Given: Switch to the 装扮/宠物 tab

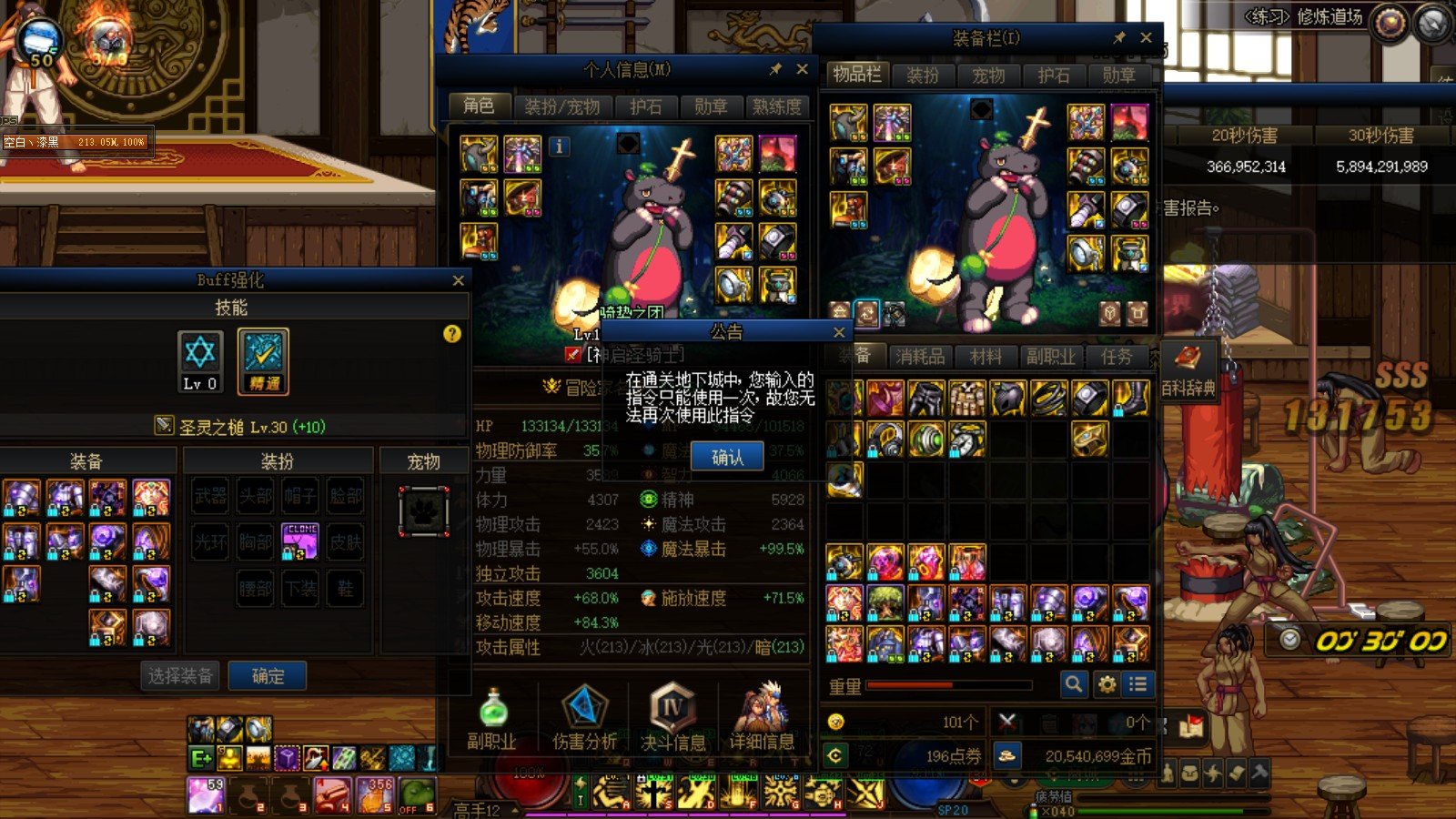Looking at the screenshot, I should (x=562, y=107).
